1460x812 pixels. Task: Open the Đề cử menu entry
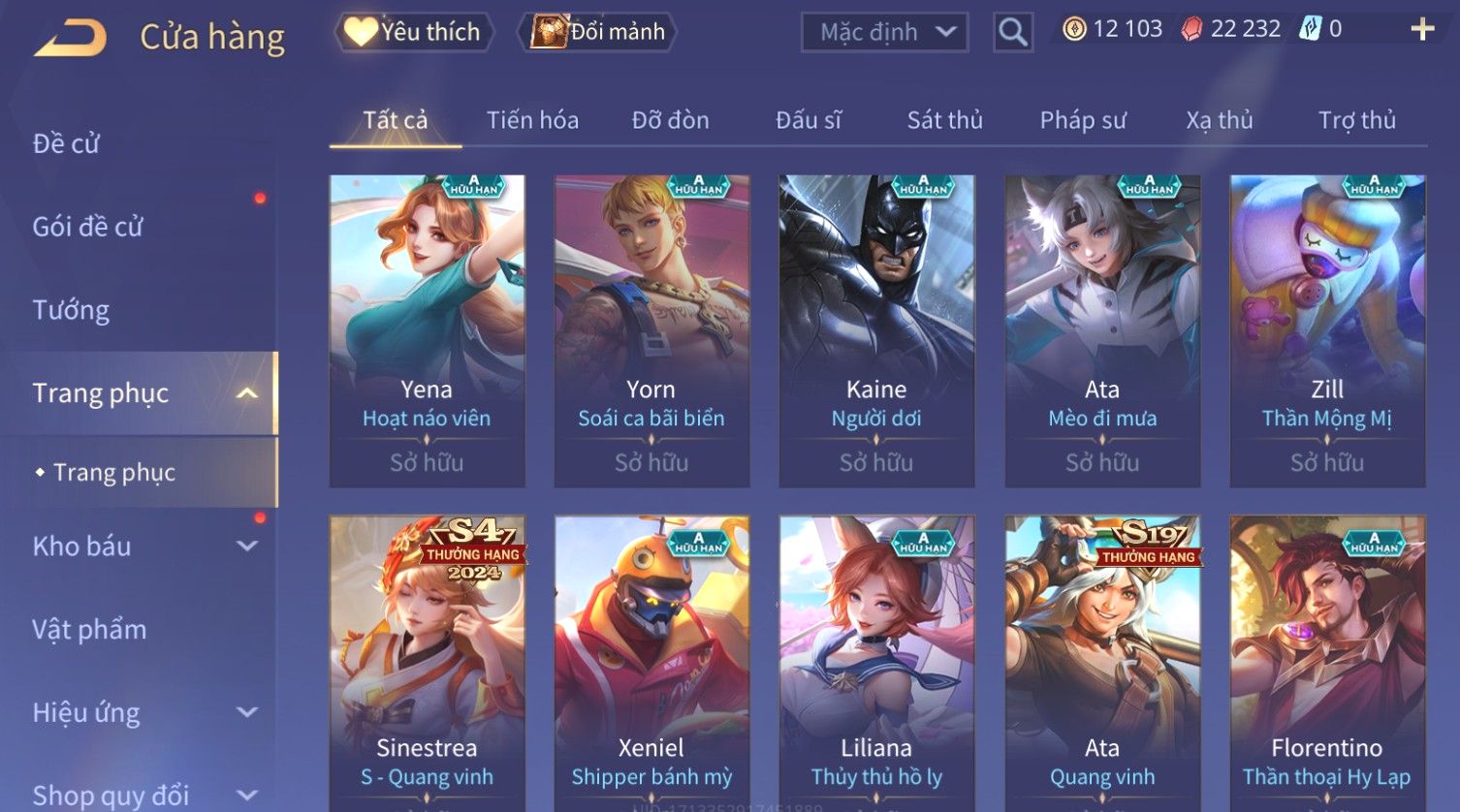pyautogui.click(x=66, y=143)
